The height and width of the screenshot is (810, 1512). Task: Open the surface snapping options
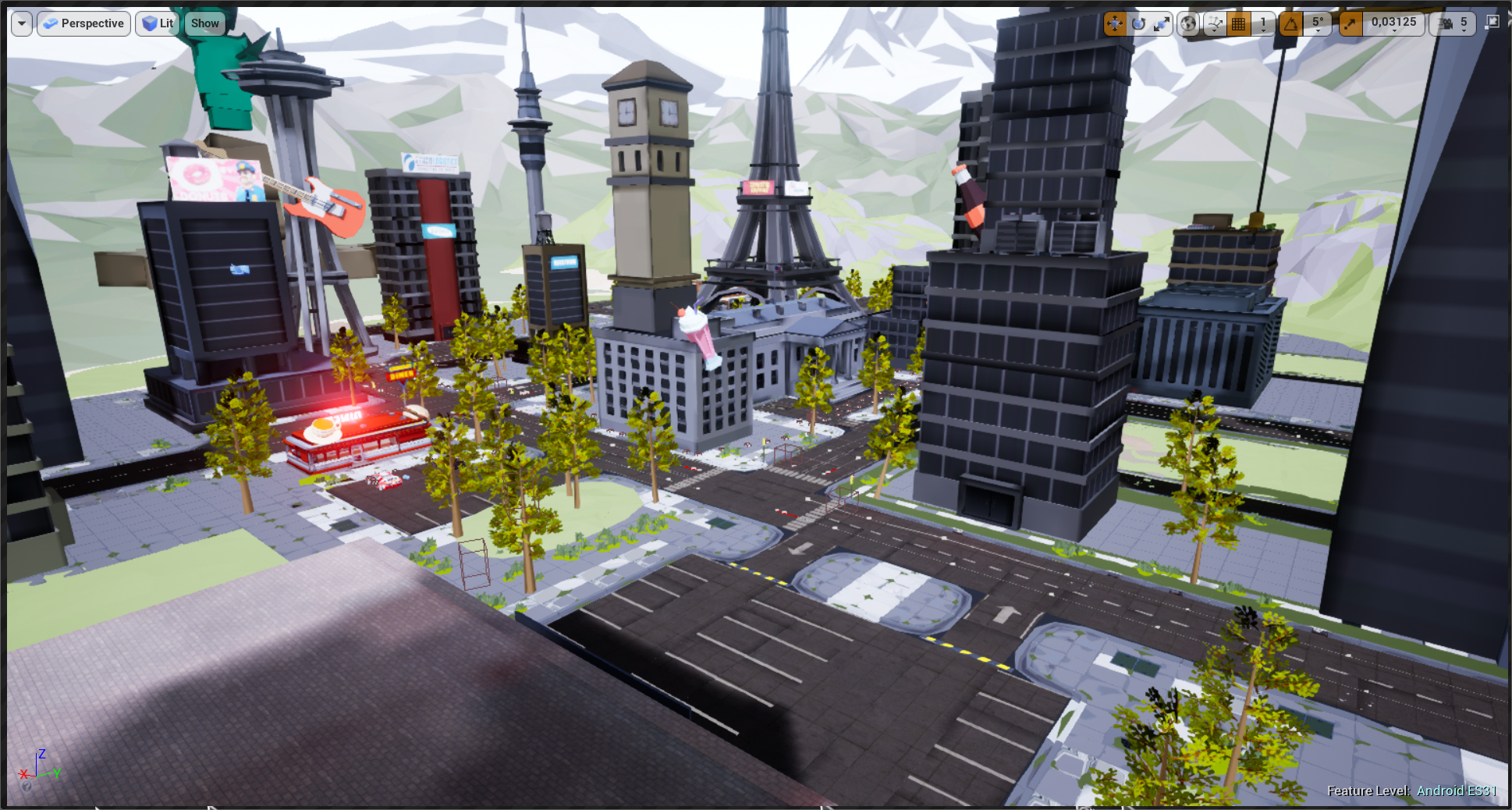1216,22
